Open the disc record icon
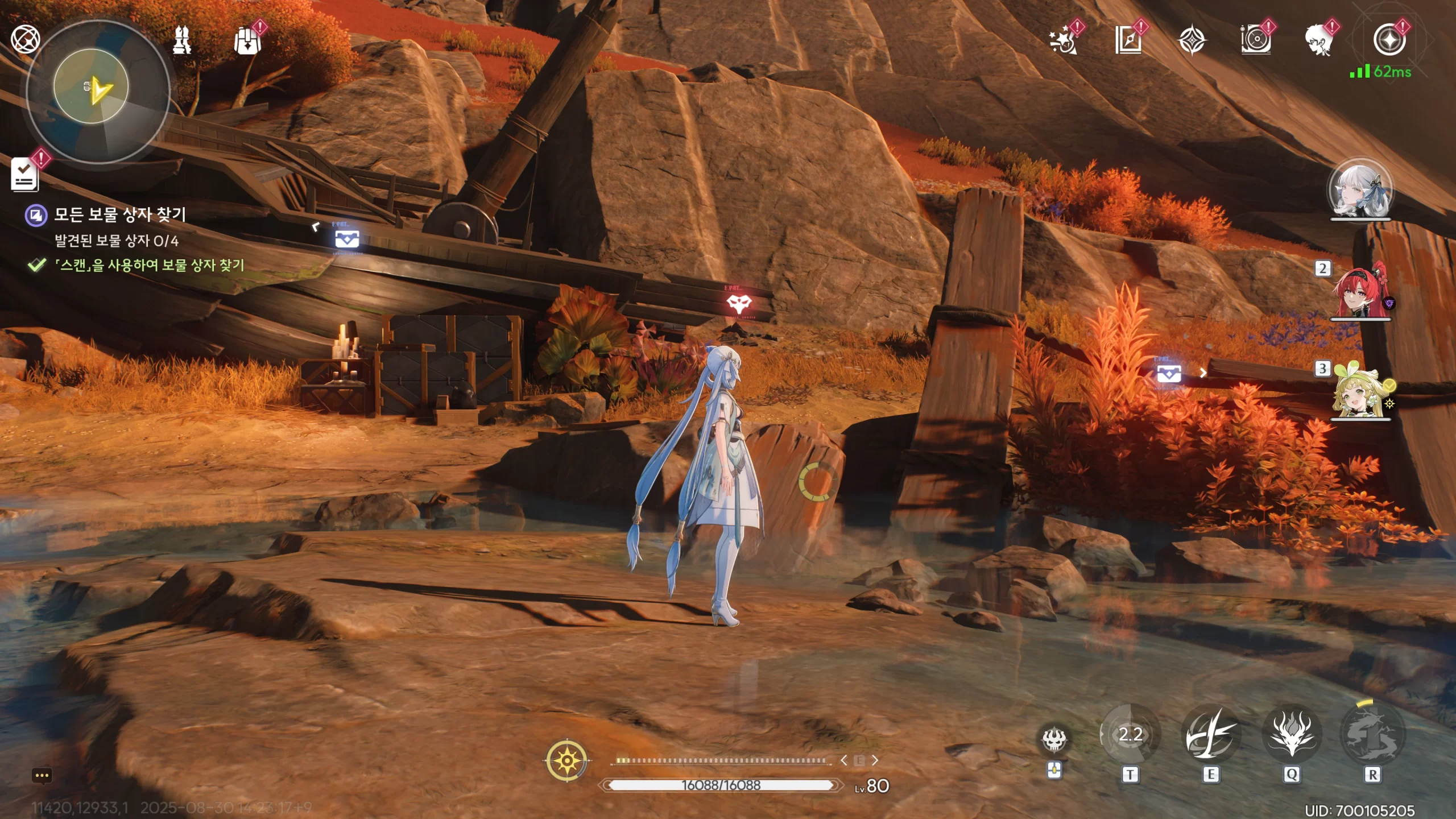 point(1256,41)
